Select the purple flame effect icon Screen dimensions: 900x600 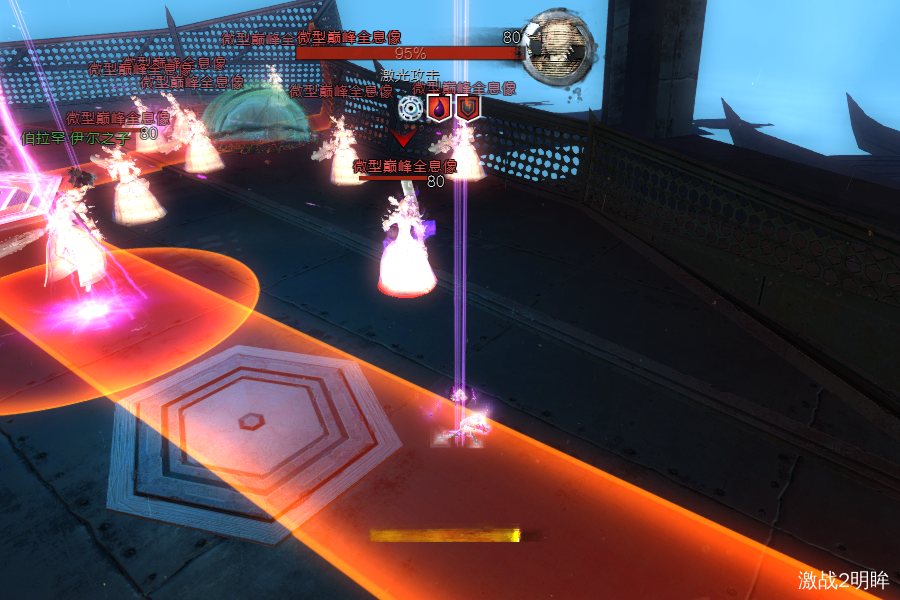[x=439, y=108]
